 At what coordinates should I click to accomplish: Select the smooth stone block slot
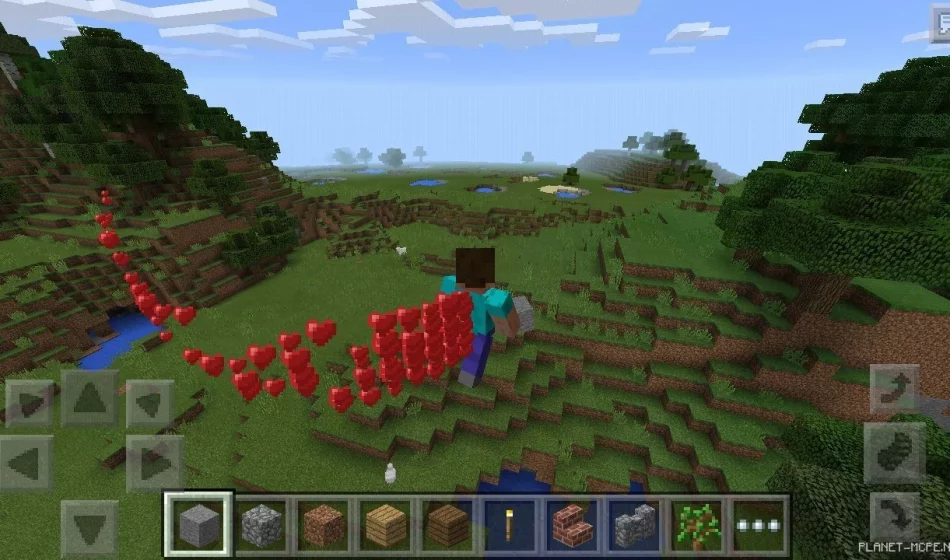tap(198, 524)
